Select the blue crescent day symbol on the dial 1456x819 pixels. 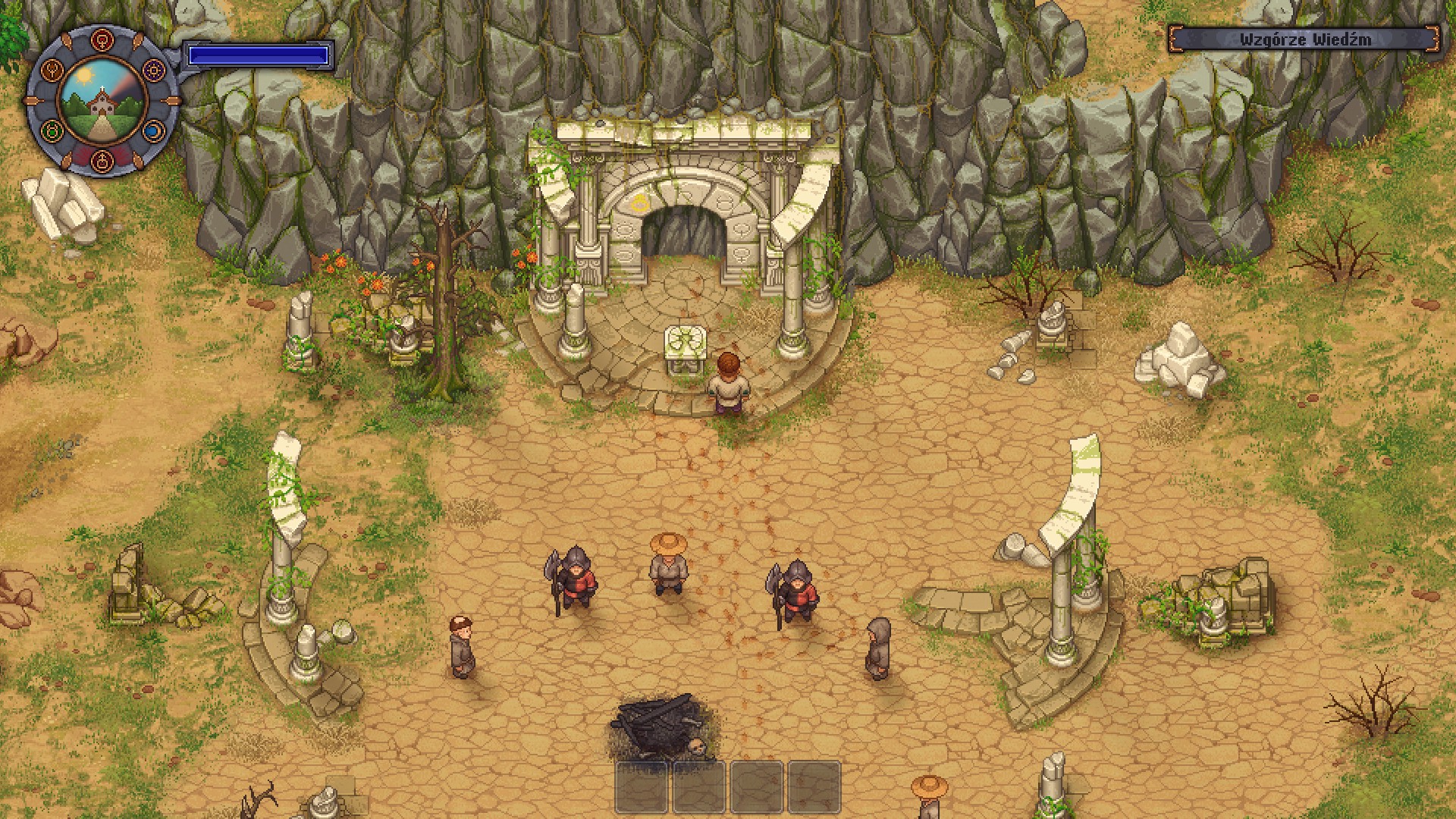tap(152, 130)
